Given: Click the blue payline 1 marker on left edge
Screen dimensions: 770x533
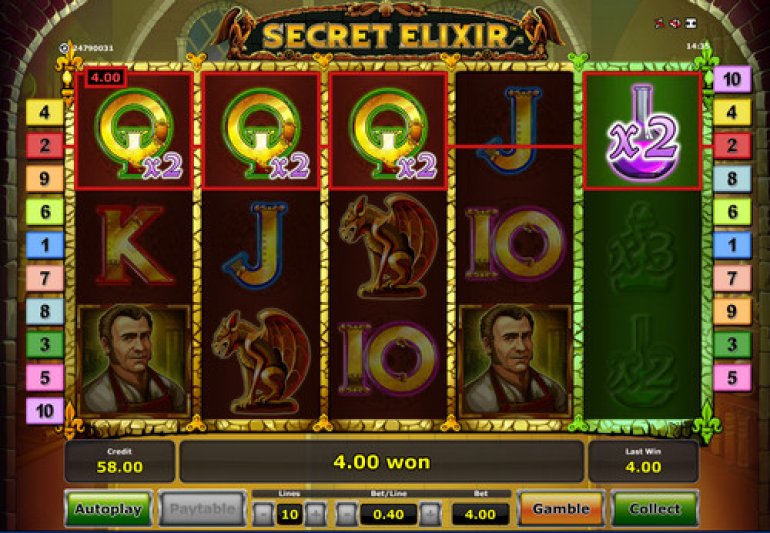Looking at the screenshot, I should click(x=44, y=245).
